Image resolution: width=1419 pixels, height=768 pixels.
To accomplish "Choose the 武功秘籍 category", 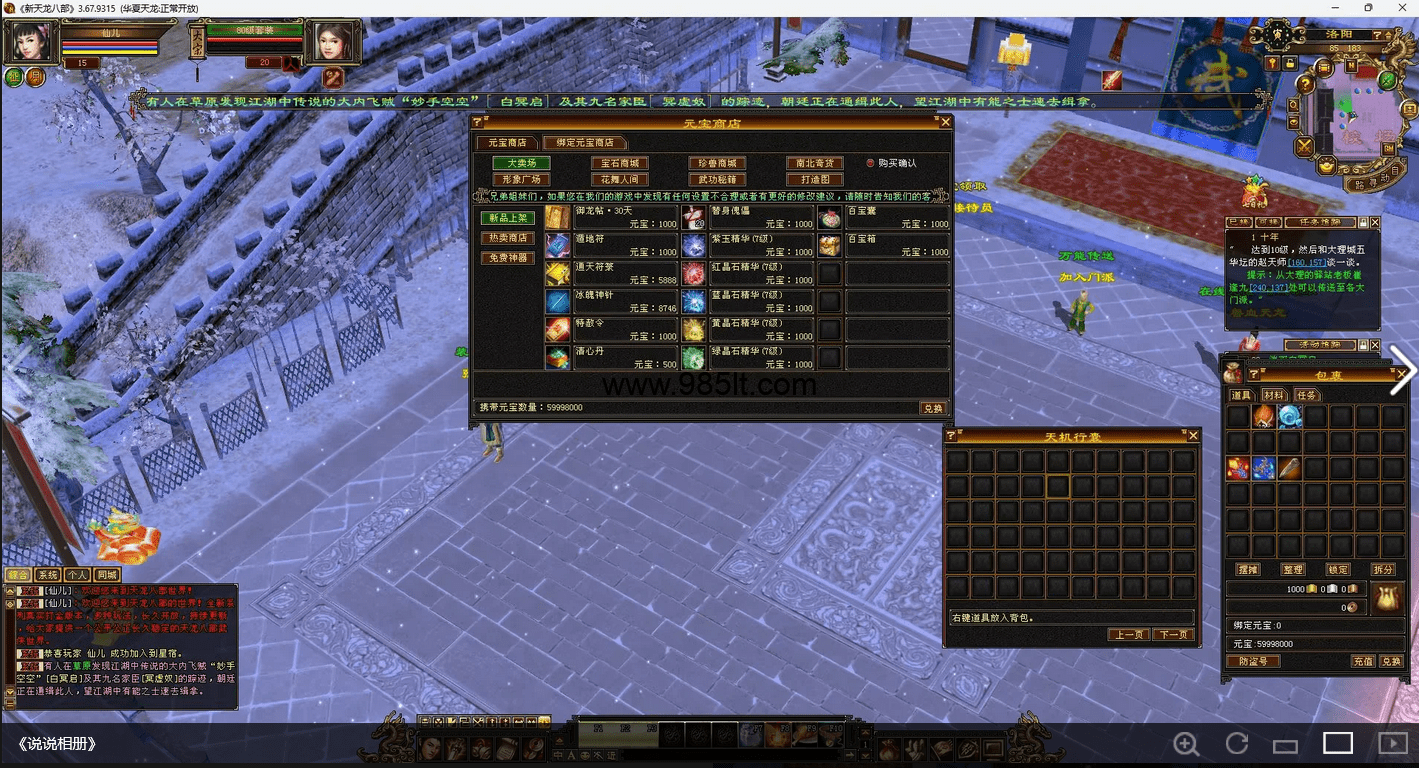I will coord(717,180).
